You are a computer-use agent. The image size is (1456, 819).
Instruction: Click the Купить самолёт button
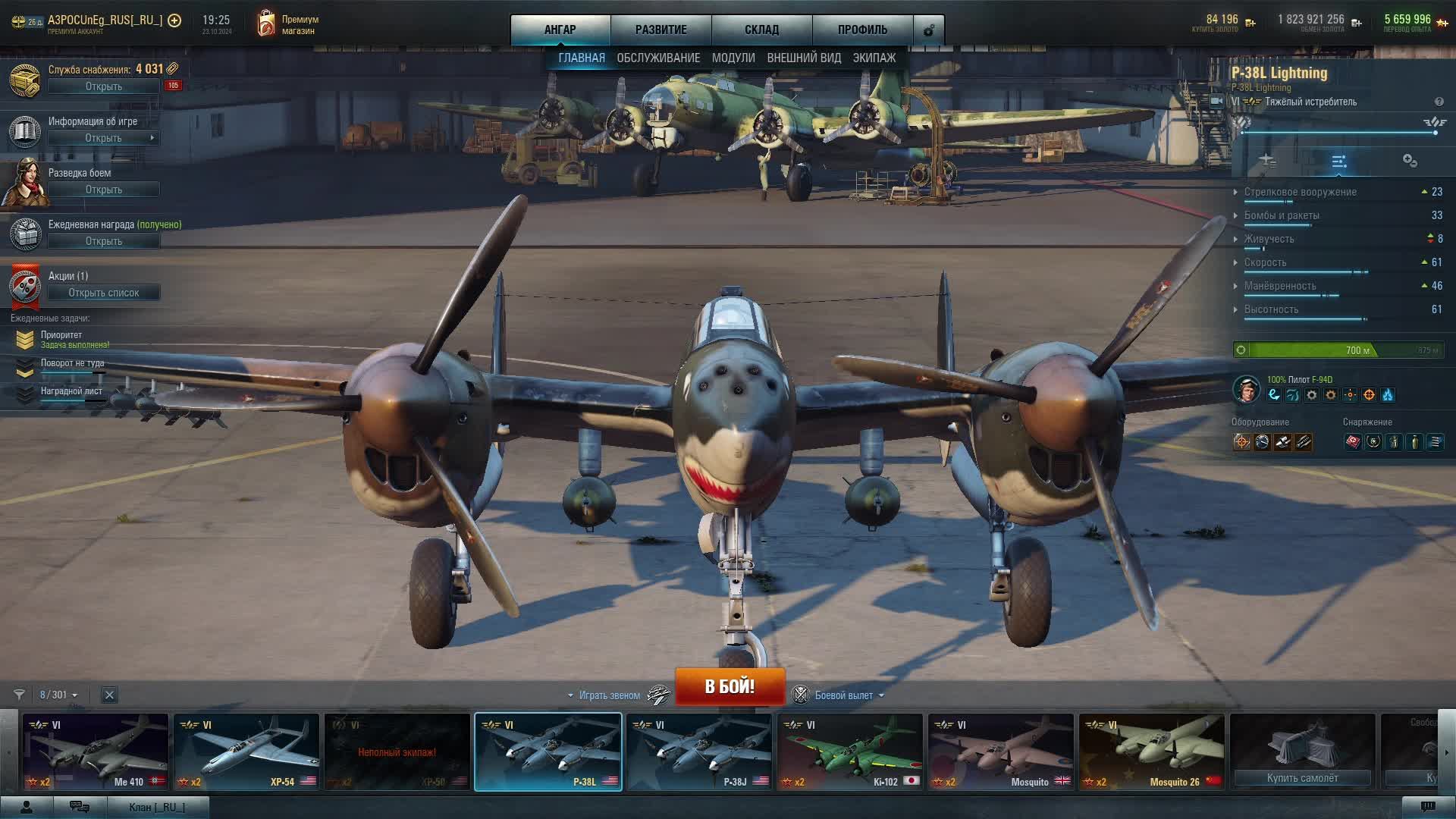tap(1302, 778)
